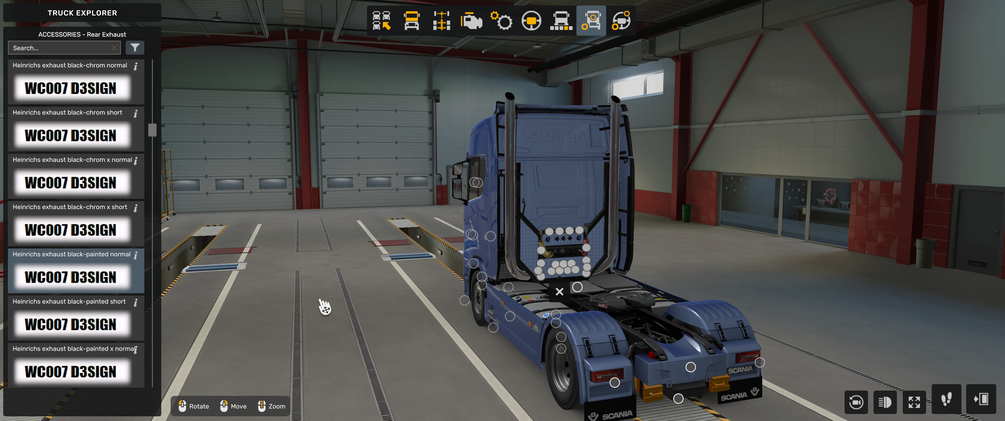The image size is (1005, 421).
Task: Switch to the cabin category icon
Action: pos(411,21)
